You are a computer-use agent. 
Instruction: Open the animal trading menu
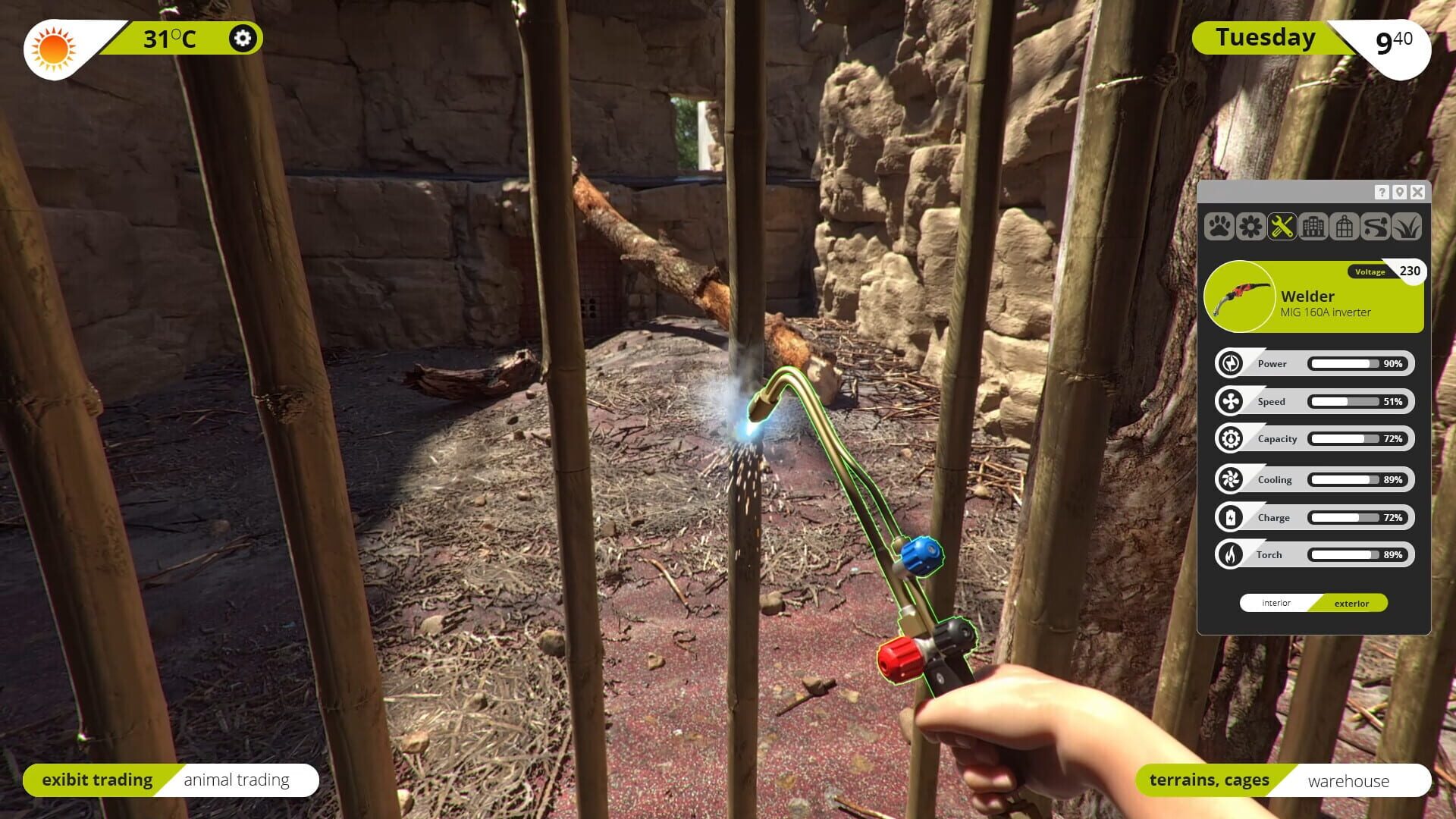pos(237,779)
